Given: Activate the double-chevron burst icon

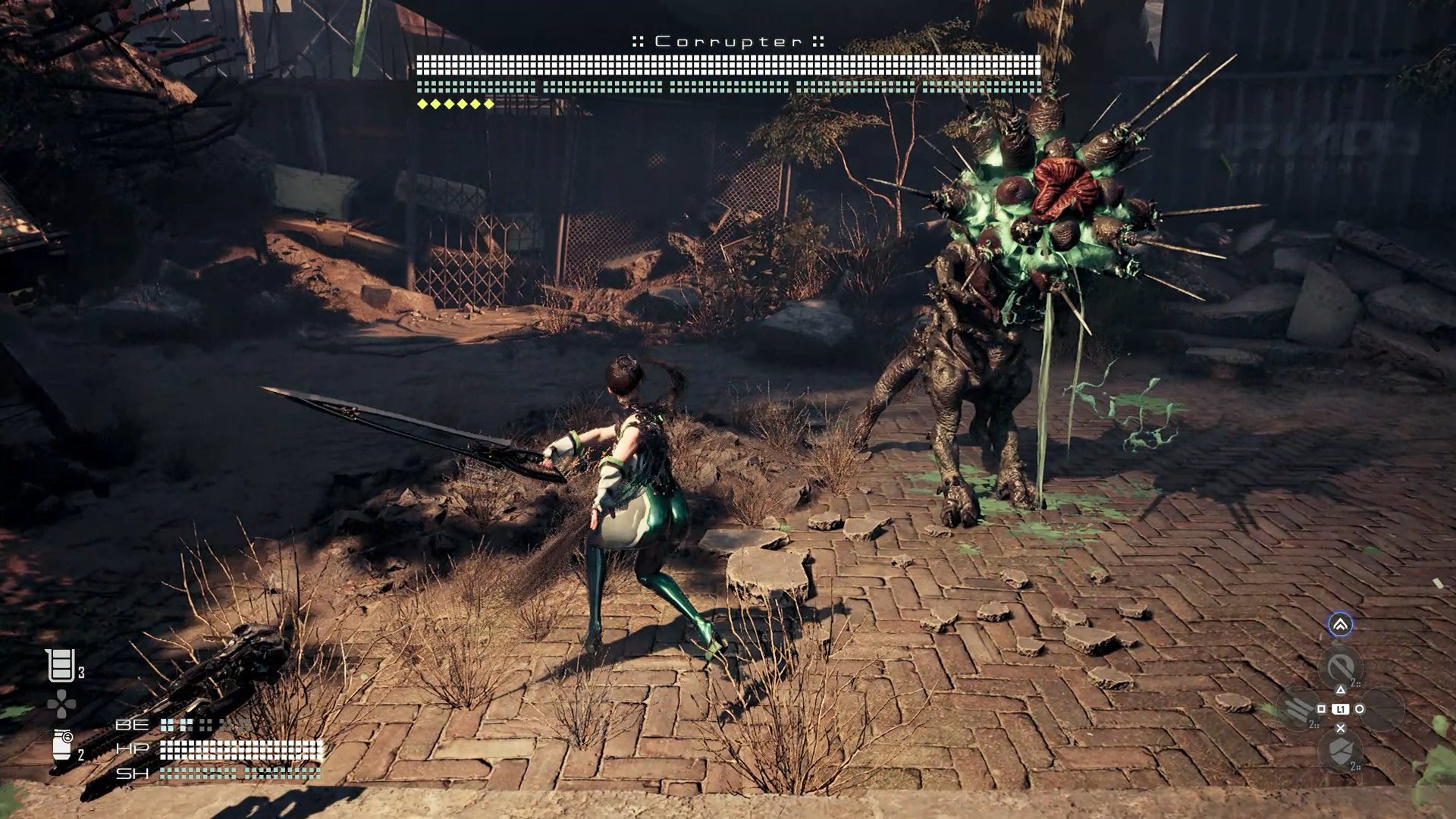Looking at the screenshot, I should click(x=1340, y=624).
